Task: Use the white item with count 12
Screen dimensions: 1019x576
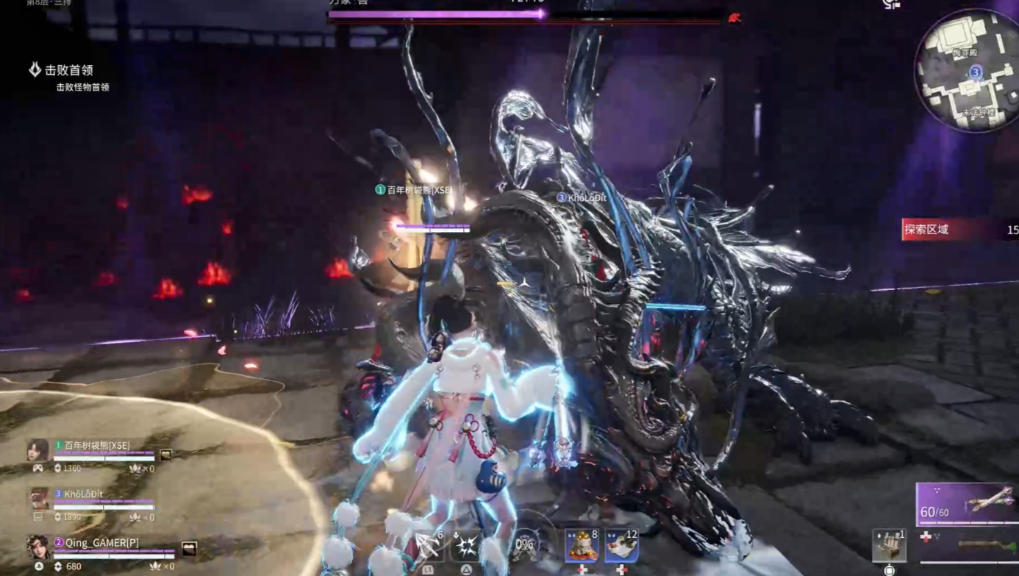Action: click(x=621, y=545)
